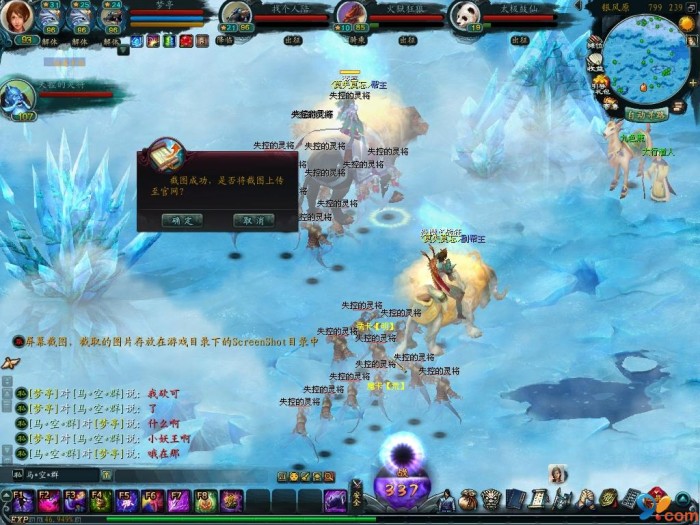The width and height of the screenshot is (700, 525).
Task: Open the blue book icon in bottom menu
Action: point(515,499)
